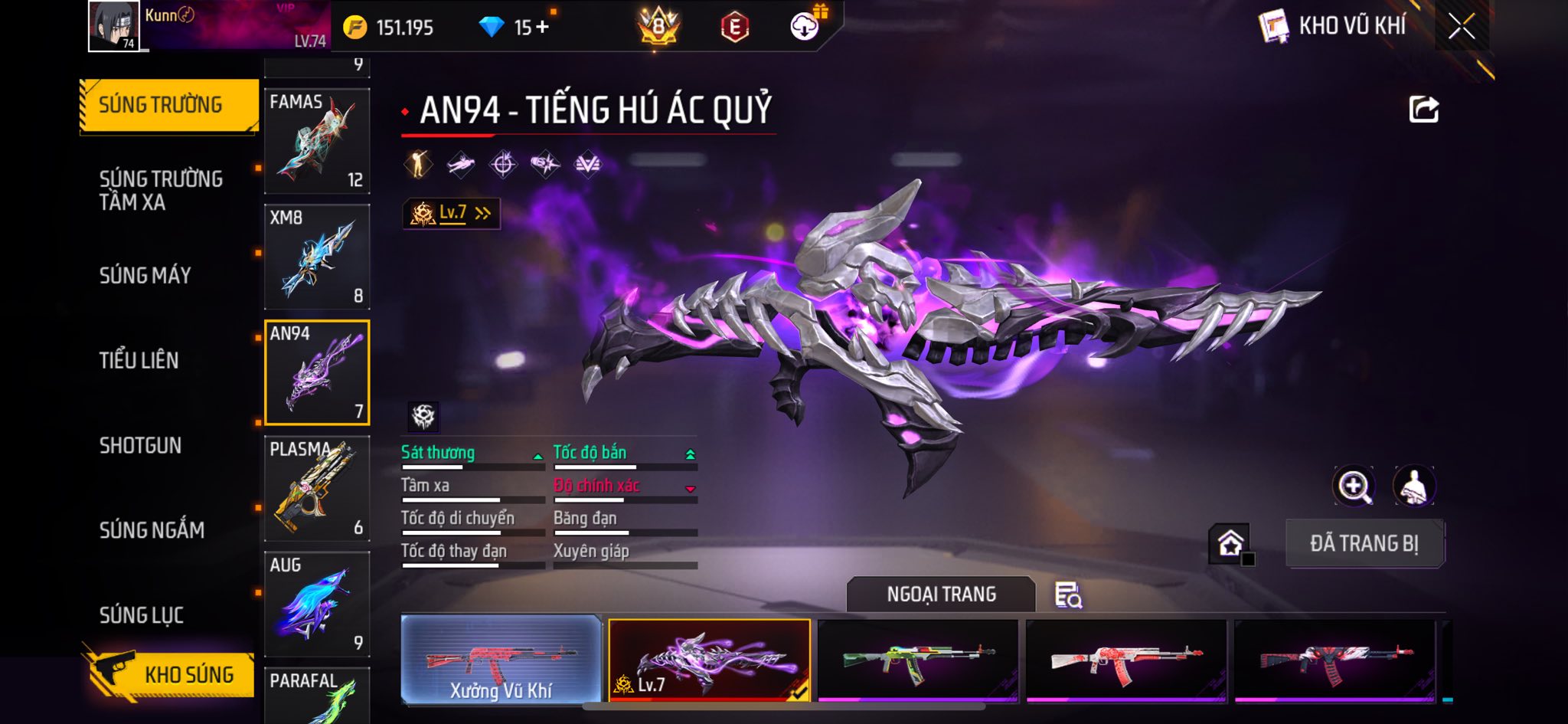
Task: Add diamonds with the plus button
Action: 542,28
